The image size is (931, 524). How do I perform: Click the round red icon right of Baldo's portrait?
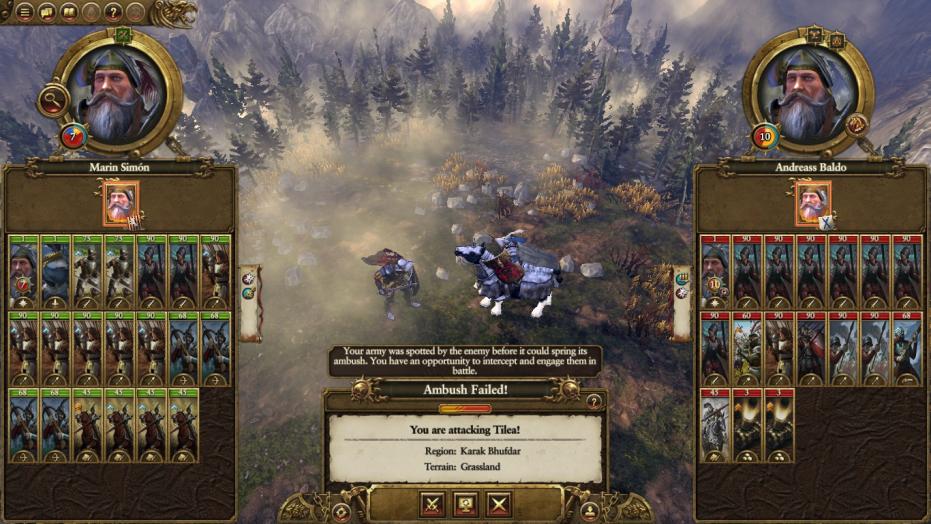(x=856, y=124)
